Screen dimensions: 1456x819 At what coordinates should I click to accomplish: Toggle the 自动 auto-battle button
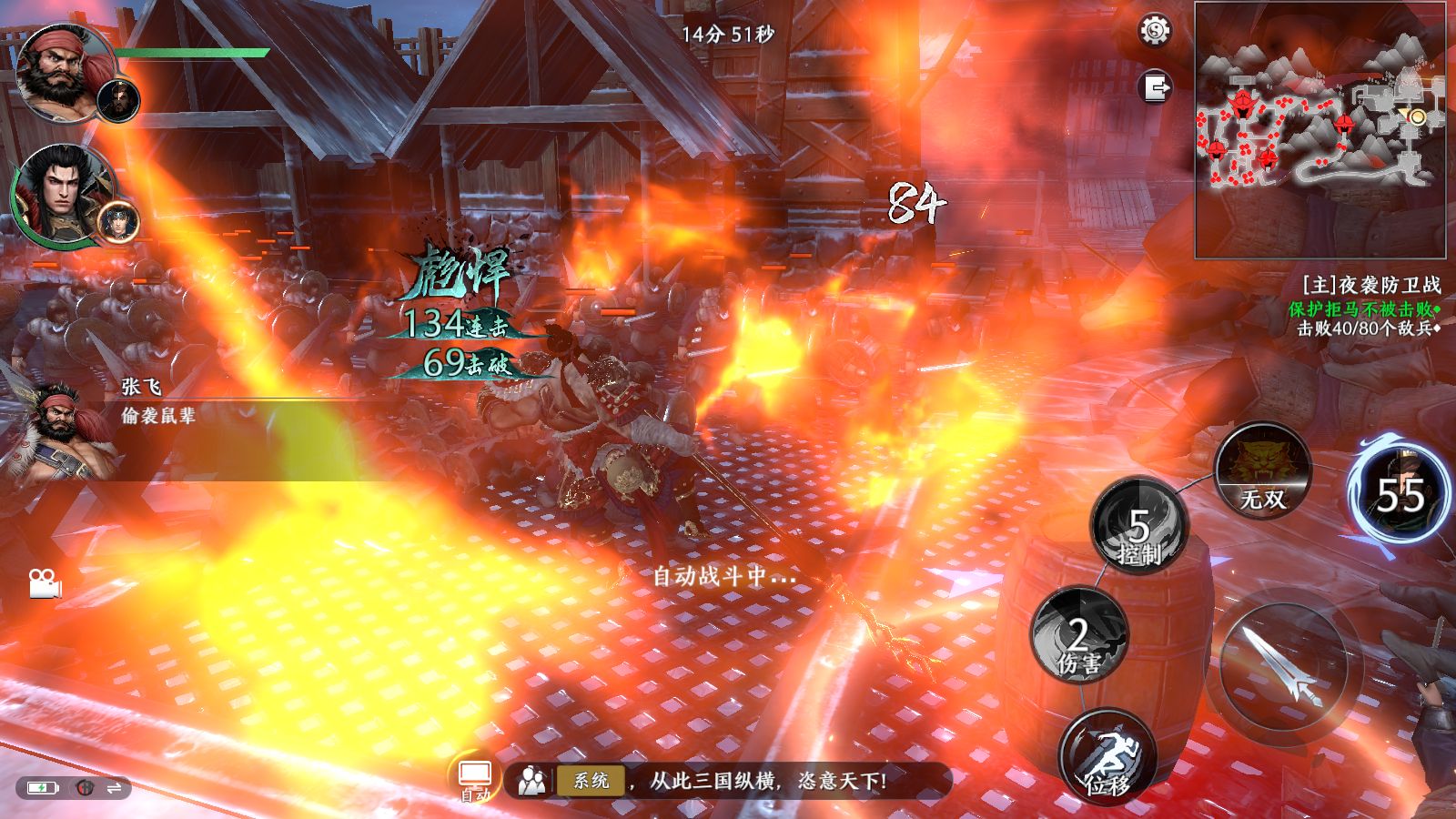475,780
